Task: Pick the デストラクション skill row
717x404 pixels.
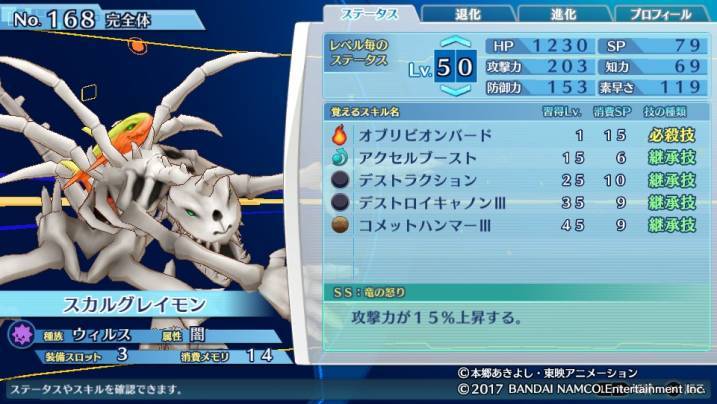Action: (x=512, y=180)
